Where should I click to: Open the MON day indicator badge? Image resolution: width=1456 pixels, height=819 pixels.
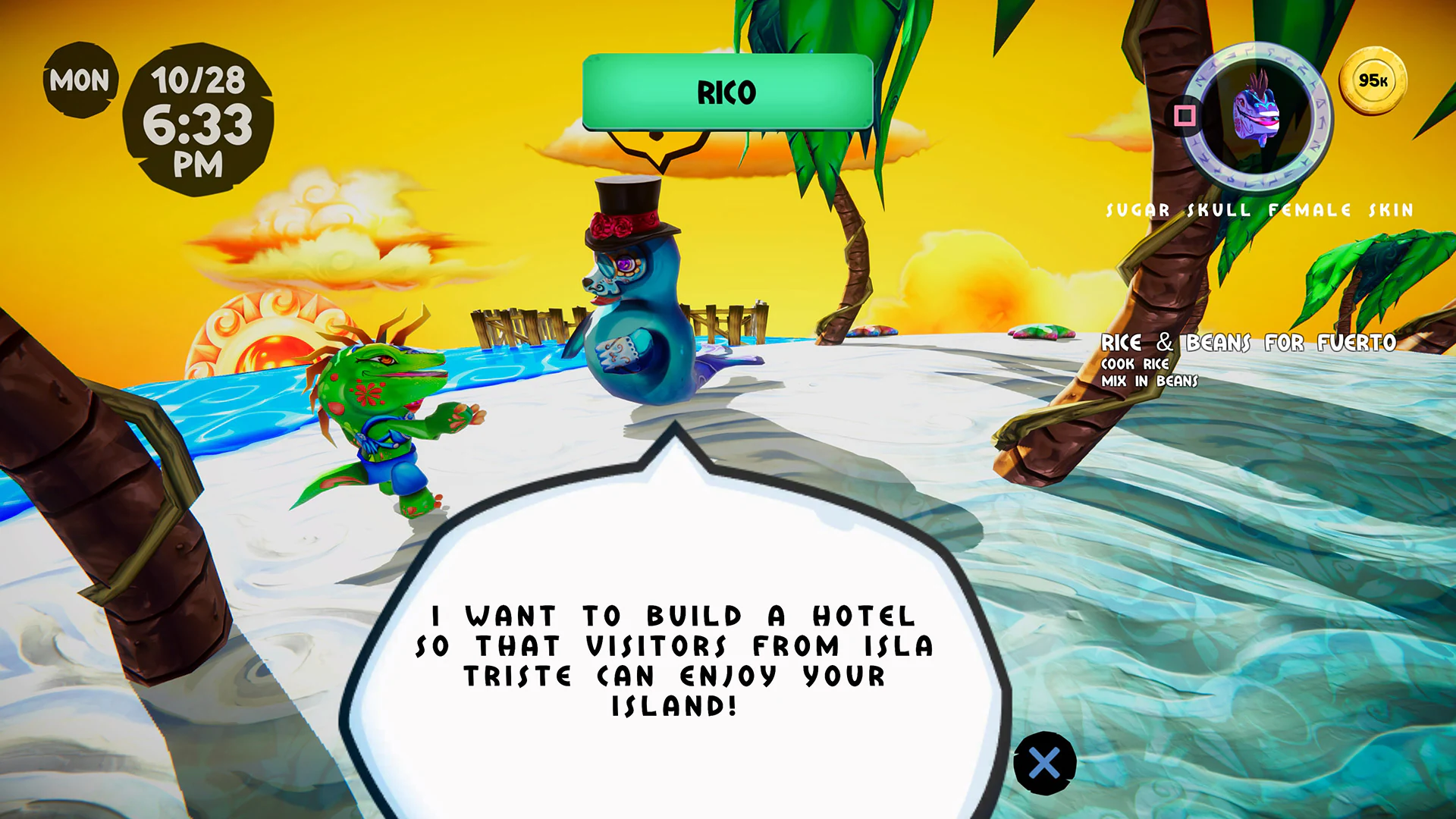78,79
